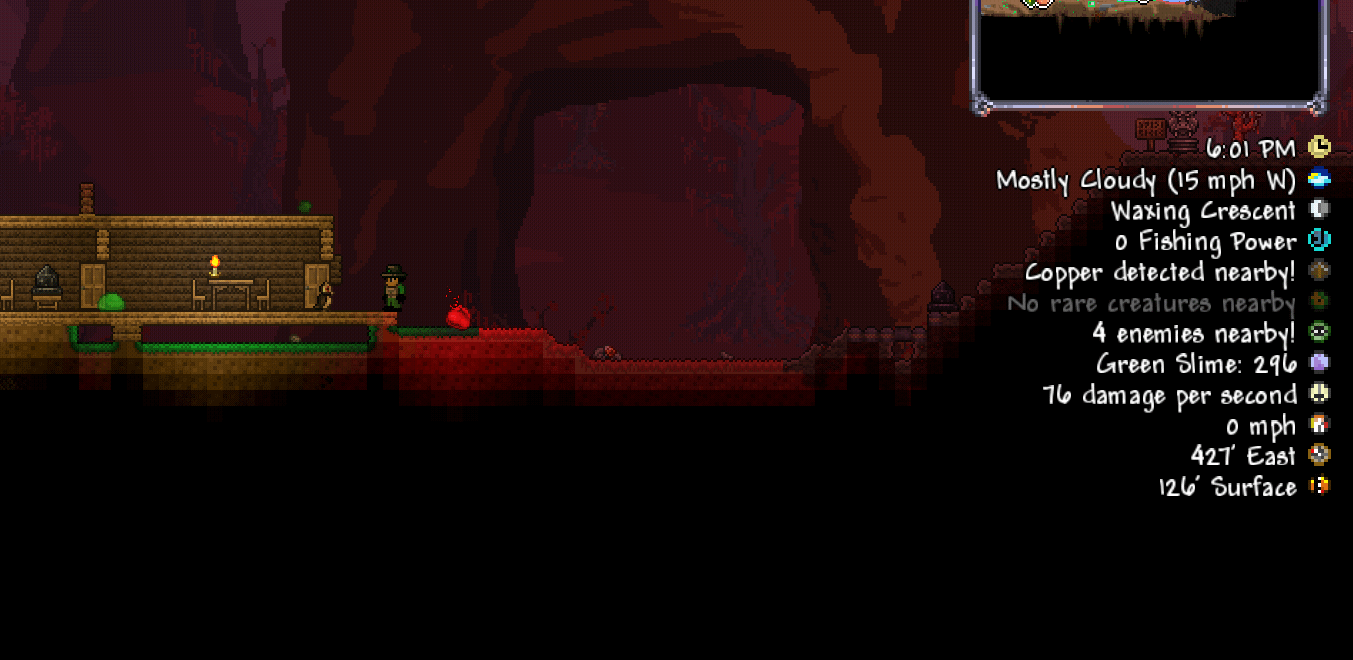This screenshot has width=1353, height=660.
Task: Click the minimap in the corner
Action: pyautogui.click(x=1150, y=48)
